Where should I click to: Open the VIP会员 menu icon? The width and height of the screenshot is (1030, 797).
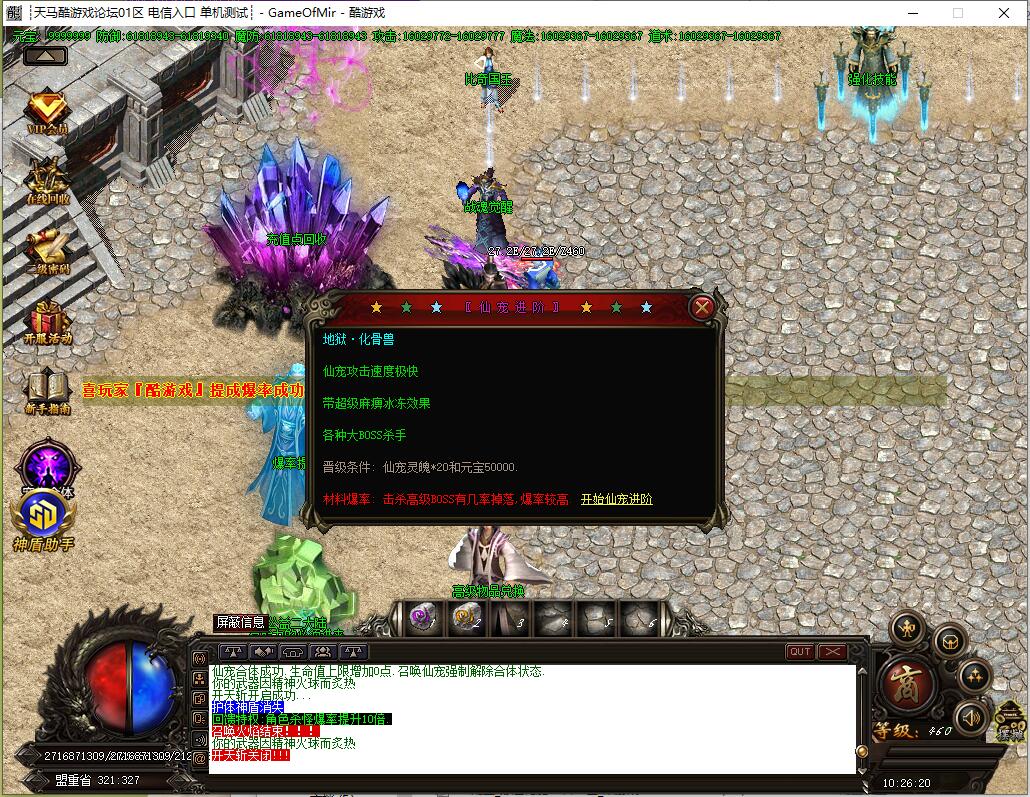coord(47,113)
